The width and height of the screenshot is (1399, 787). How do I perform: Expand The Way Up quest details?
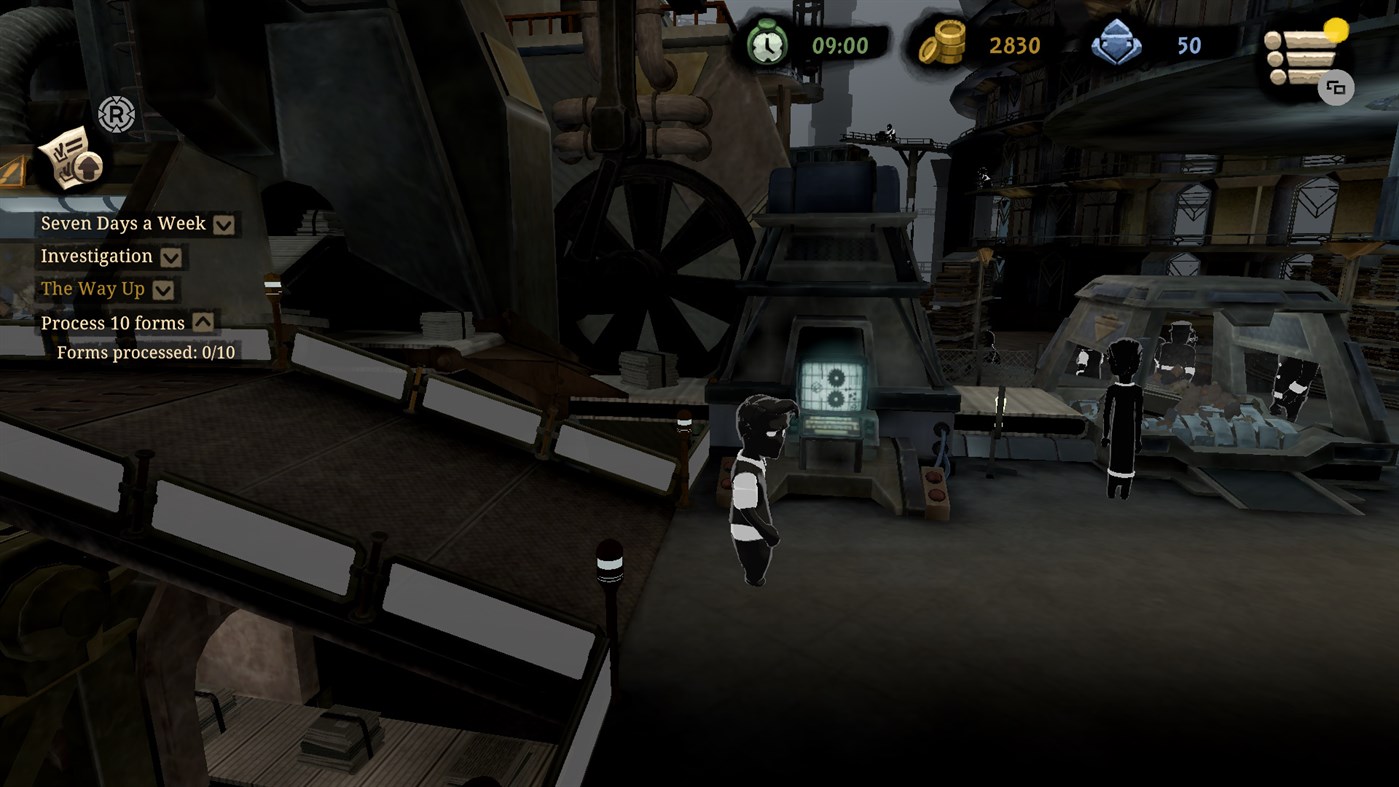(x=161, y=288)
